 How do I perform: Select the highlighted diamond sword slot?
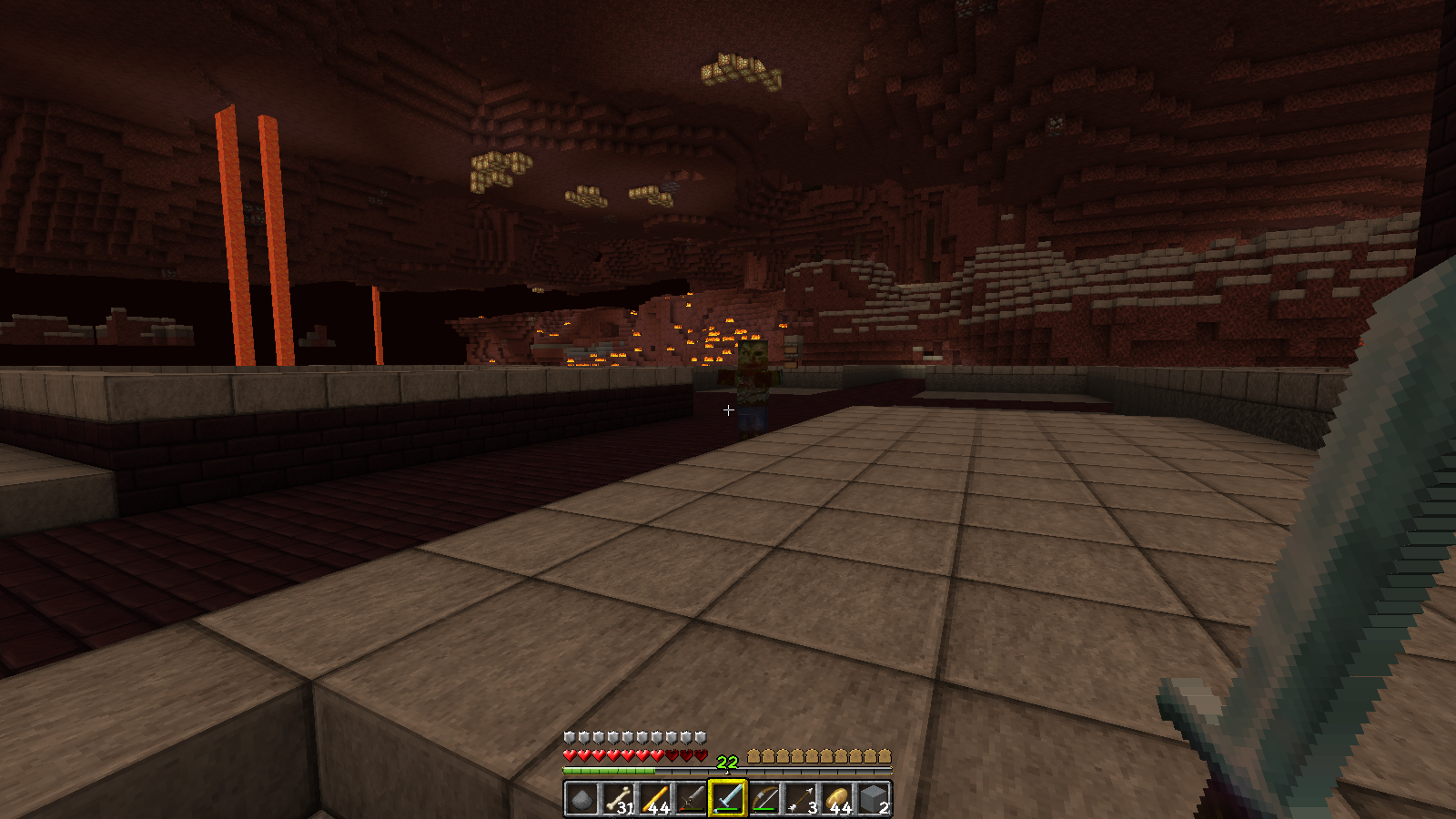tap(727, 799)
